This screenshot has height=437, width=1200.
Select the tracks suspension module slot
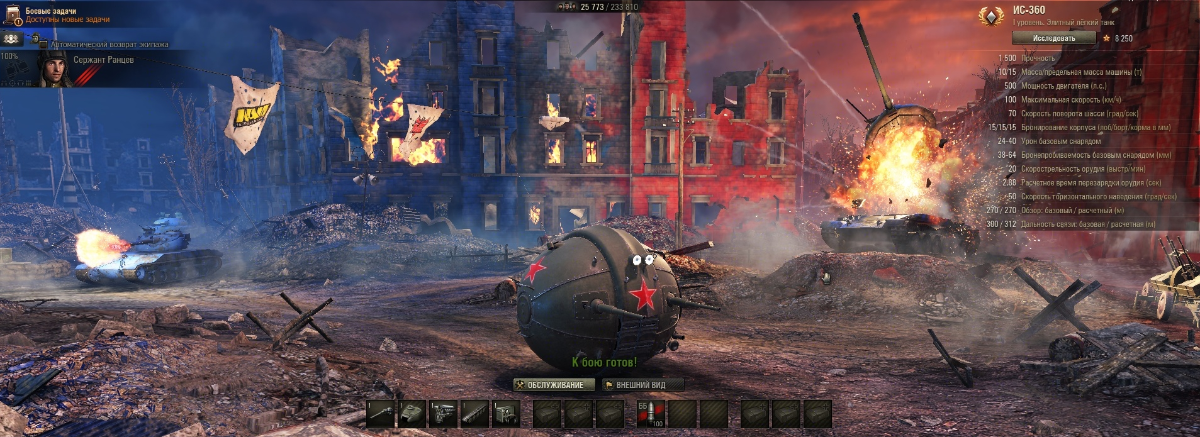coord(474,414)
